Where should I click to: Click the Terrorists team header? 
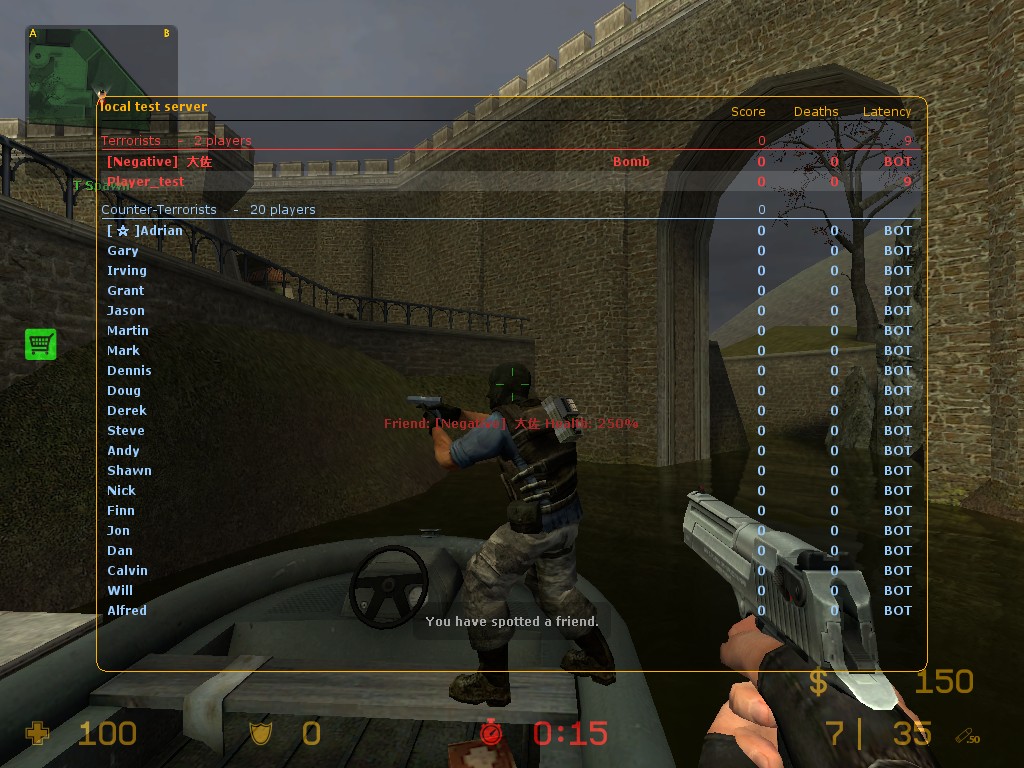click(131, 141)
